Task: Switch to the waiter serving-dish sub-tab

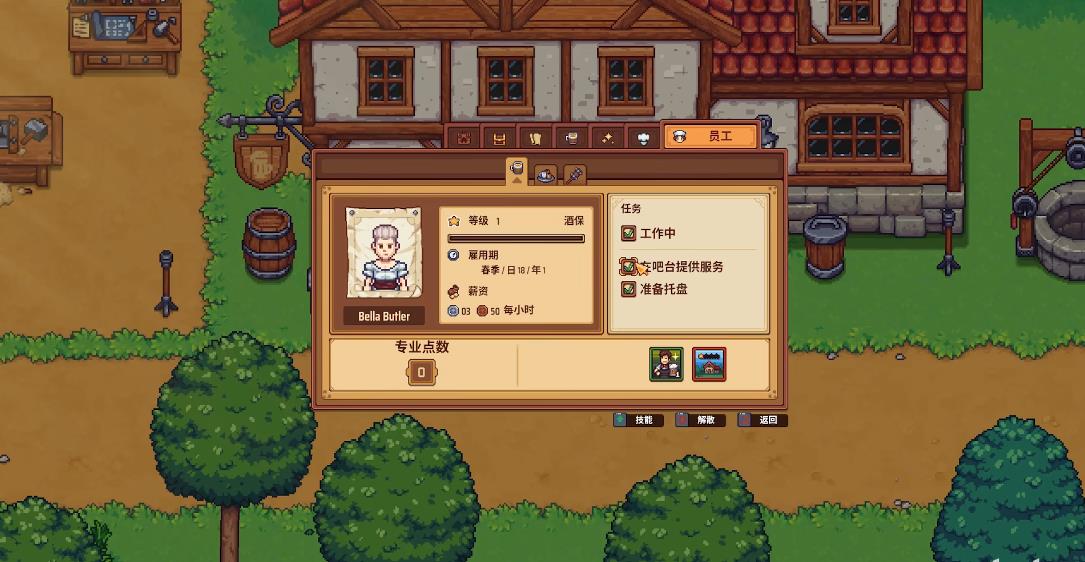Action: click(545, 175)
